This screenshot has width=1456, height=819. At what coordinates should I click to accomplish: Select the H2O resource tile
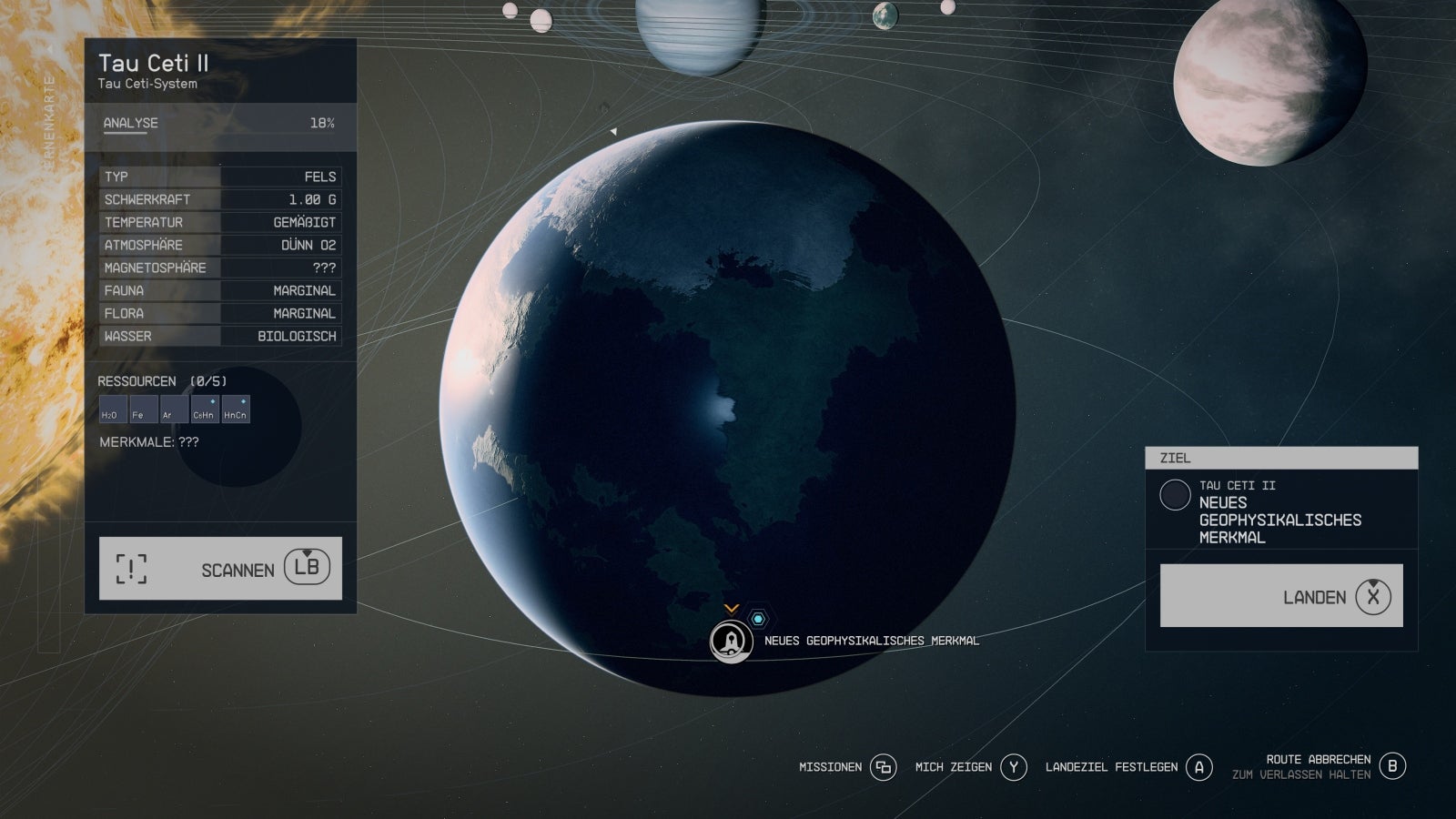(113, 409)
